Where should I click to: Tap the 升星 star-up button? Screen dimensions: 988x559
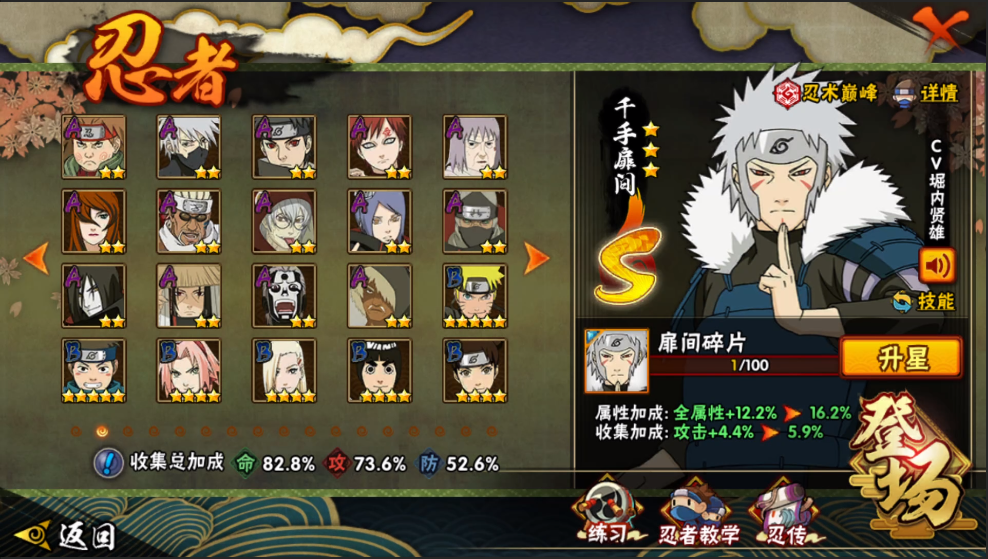[900, 358]
